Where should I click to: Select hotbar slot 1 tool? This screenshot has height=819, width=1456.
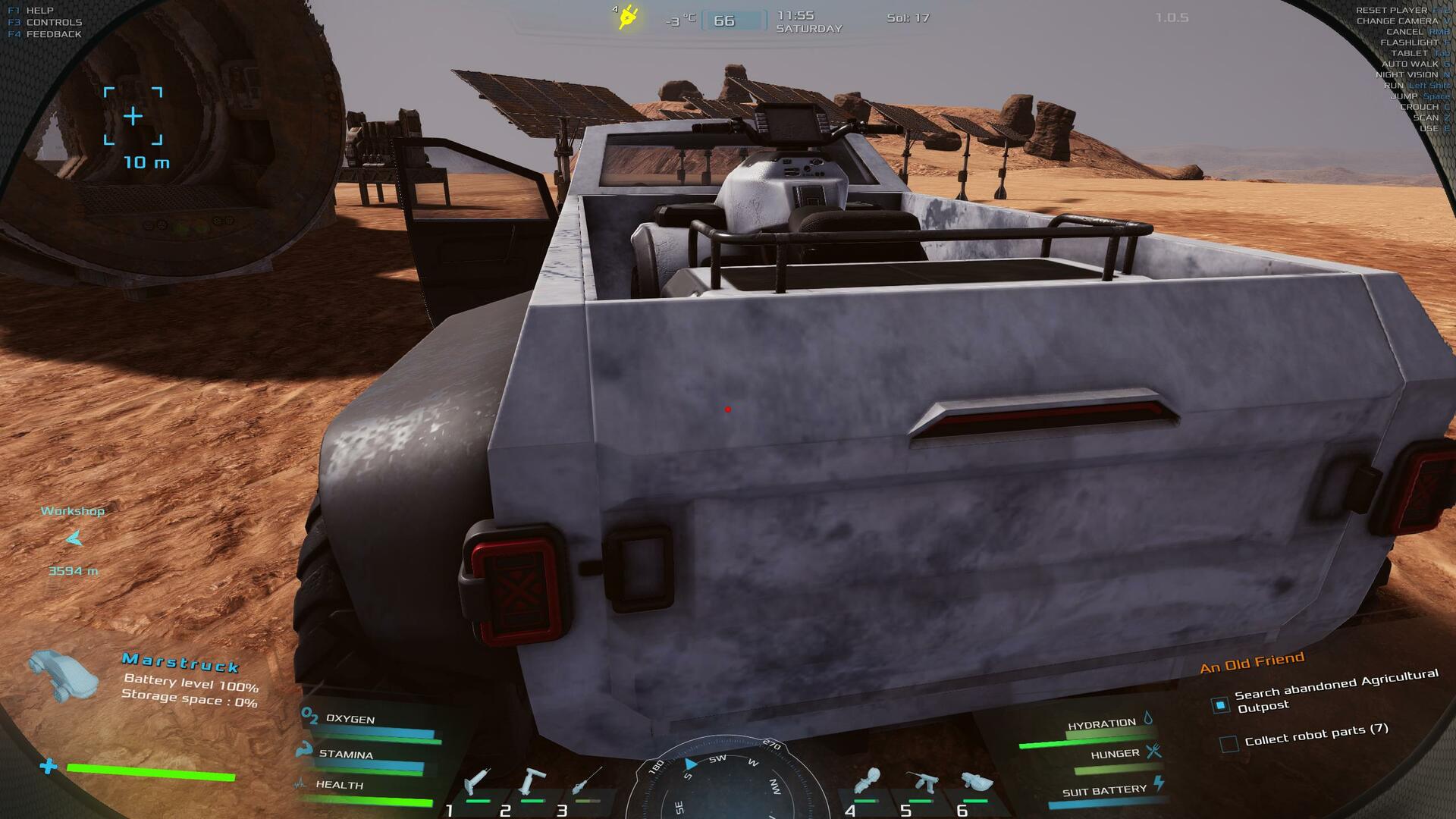[478, 782]
